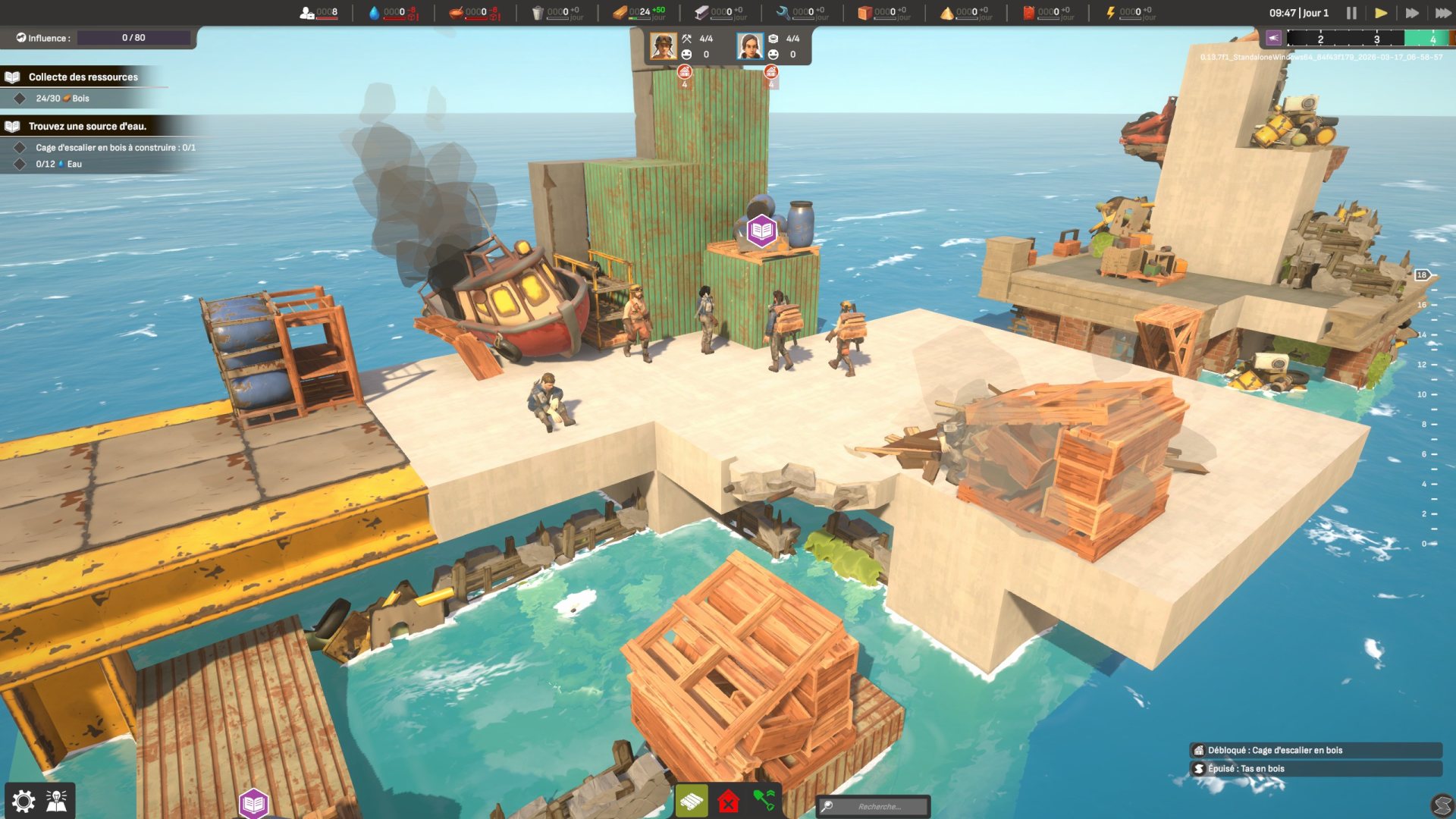
Task: Select the dark-haired woman portrait
Action: [x=750, y=46]
